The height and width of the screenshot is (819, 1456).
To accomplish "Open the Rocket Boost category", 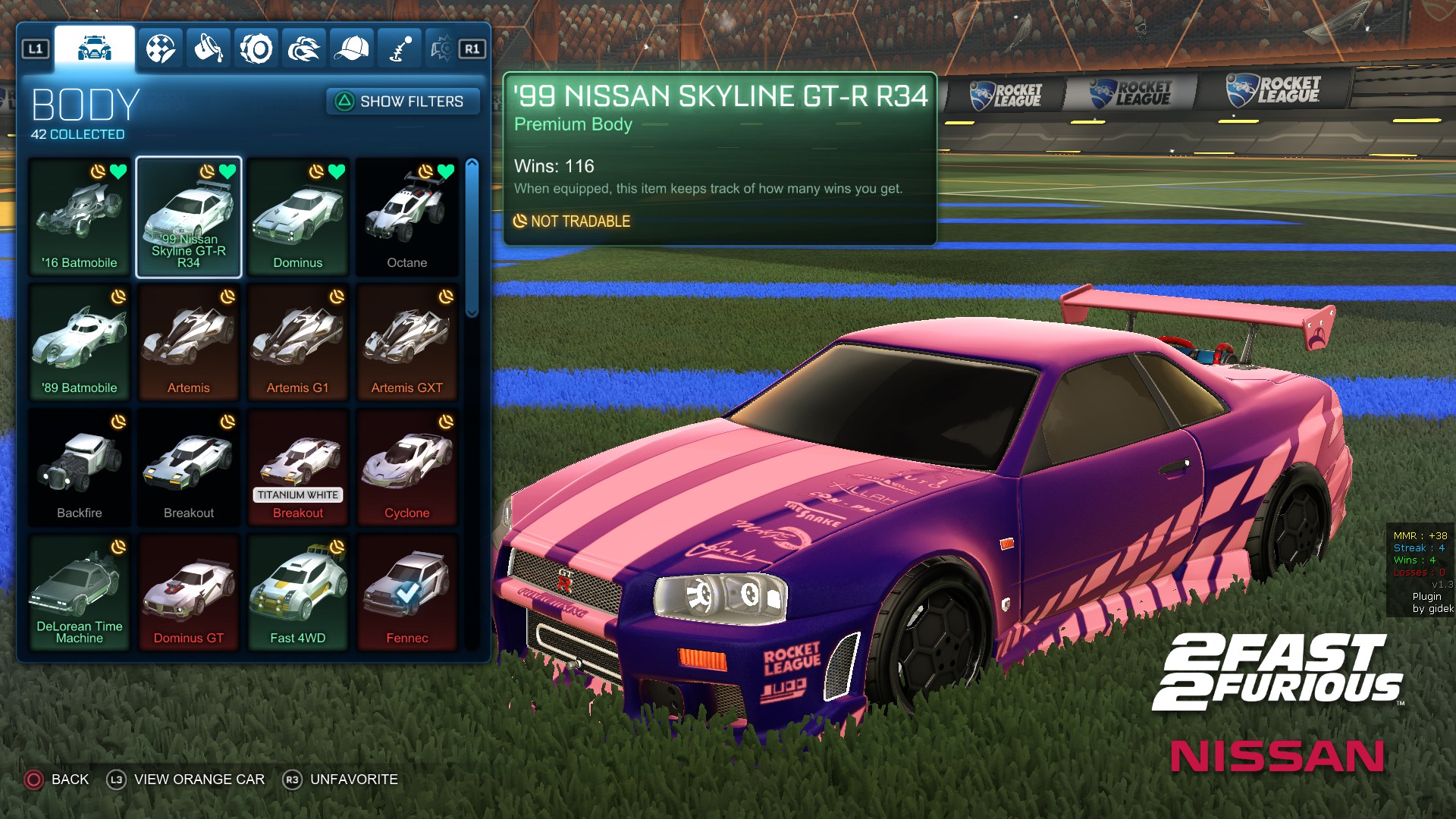I will click(303, 47).
